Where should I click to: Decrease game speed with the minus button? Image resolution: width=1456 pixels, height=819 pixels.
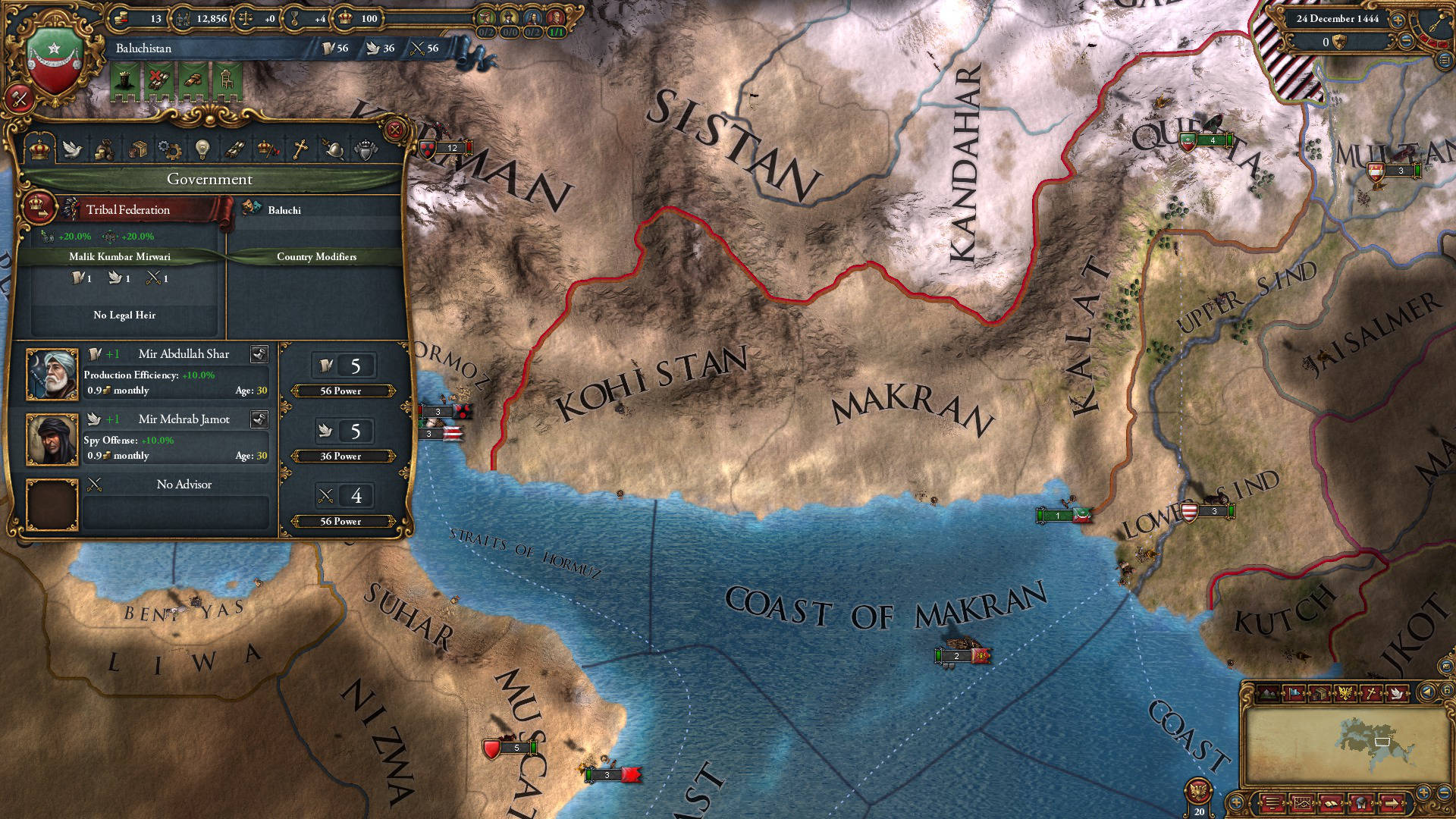(x=1406, y=42)
